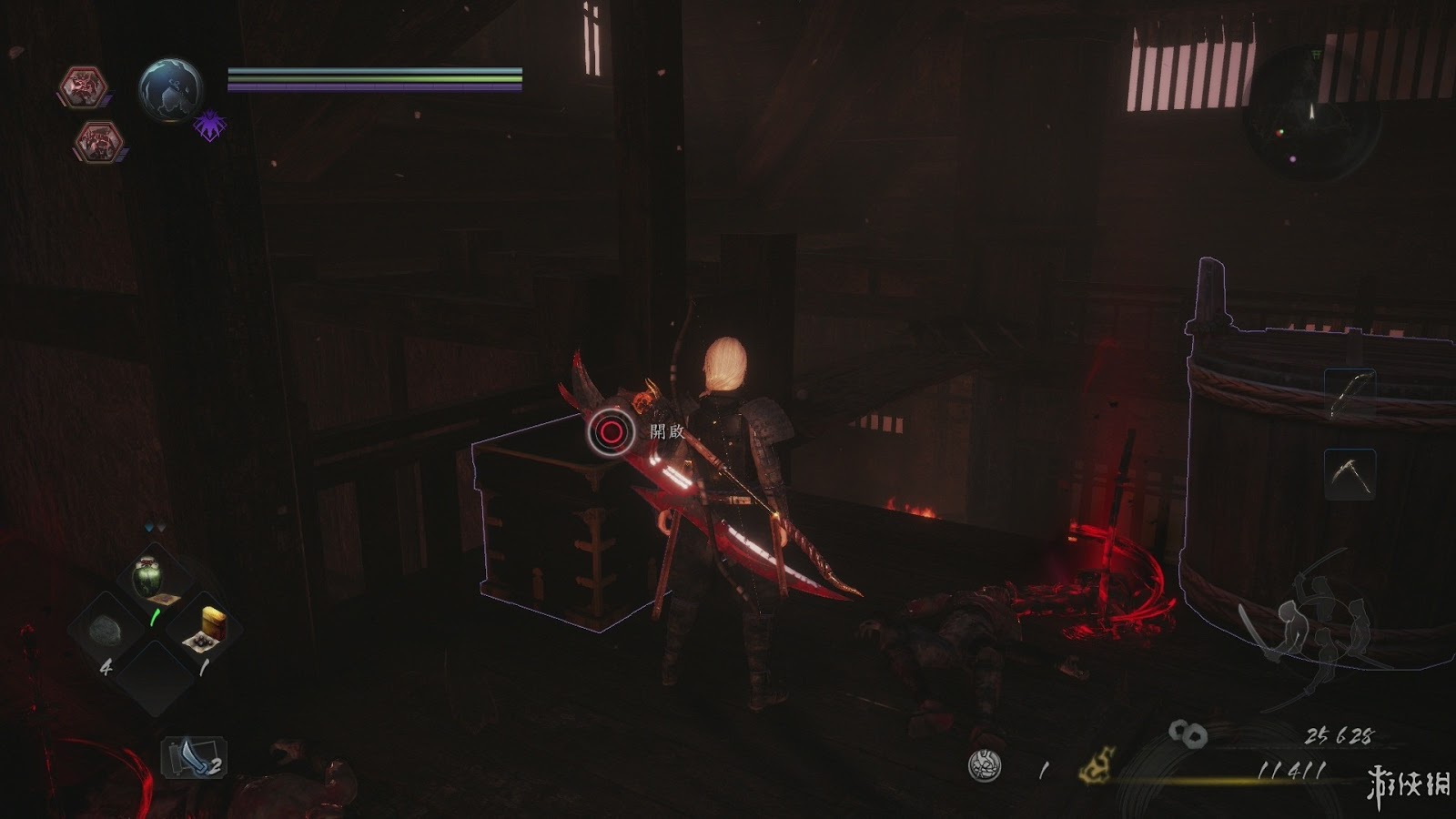Choose the sickle weapon slot
The width and height of the screenshot is (1456, 819).
point(1349,474)
